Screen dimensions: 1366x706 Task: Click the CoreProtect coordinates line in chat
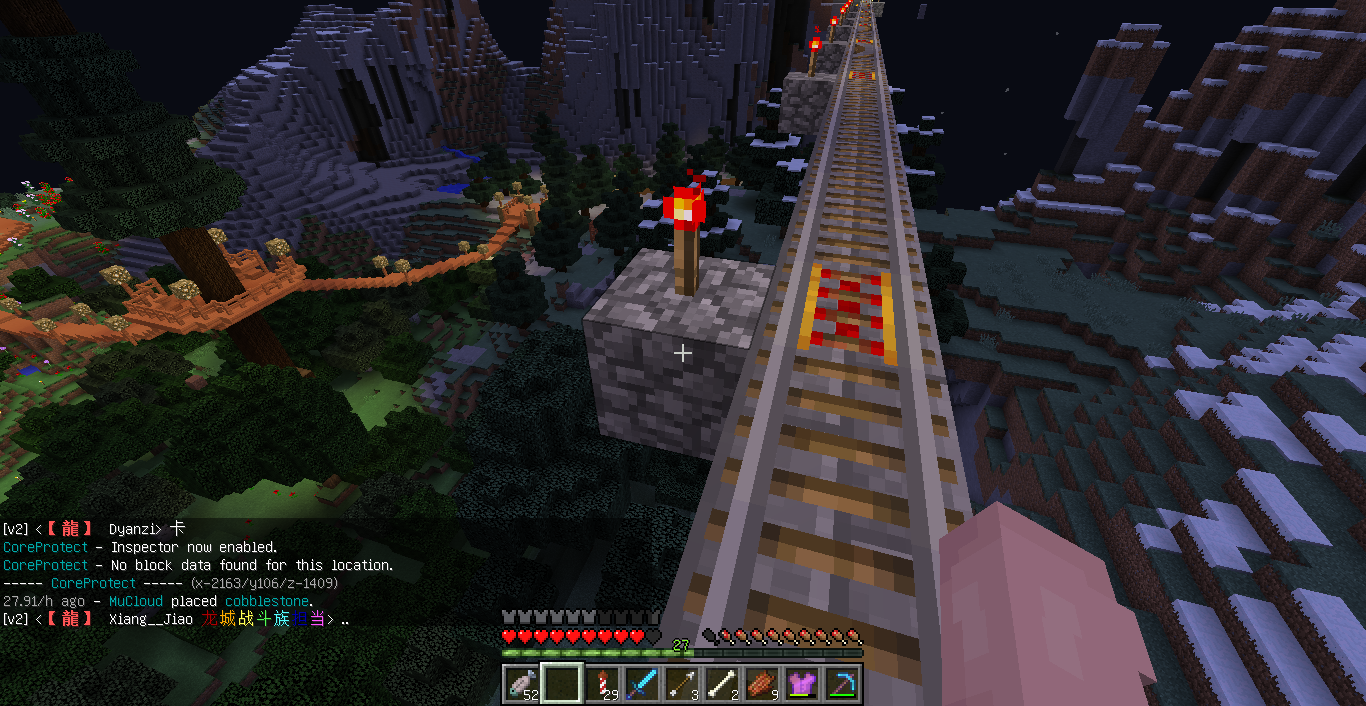click(x=170, y=583)
